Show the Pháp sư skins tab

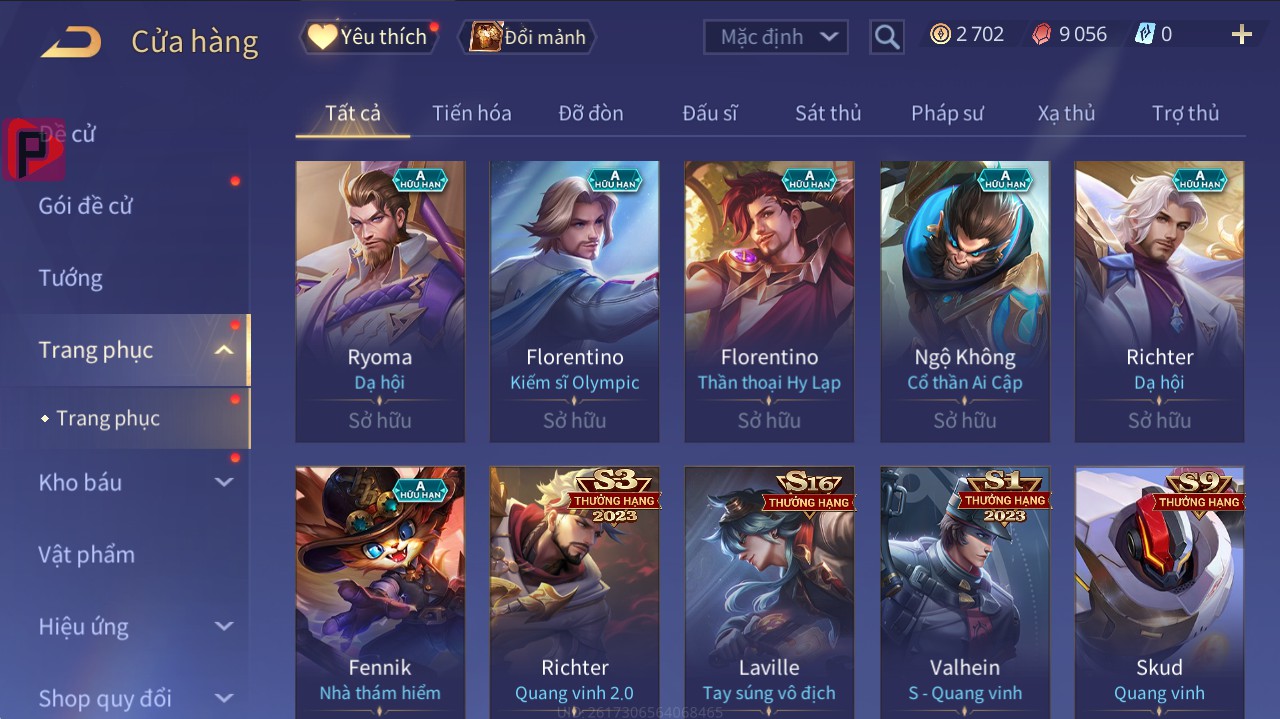pyautogui.click(x=947, y=113)
